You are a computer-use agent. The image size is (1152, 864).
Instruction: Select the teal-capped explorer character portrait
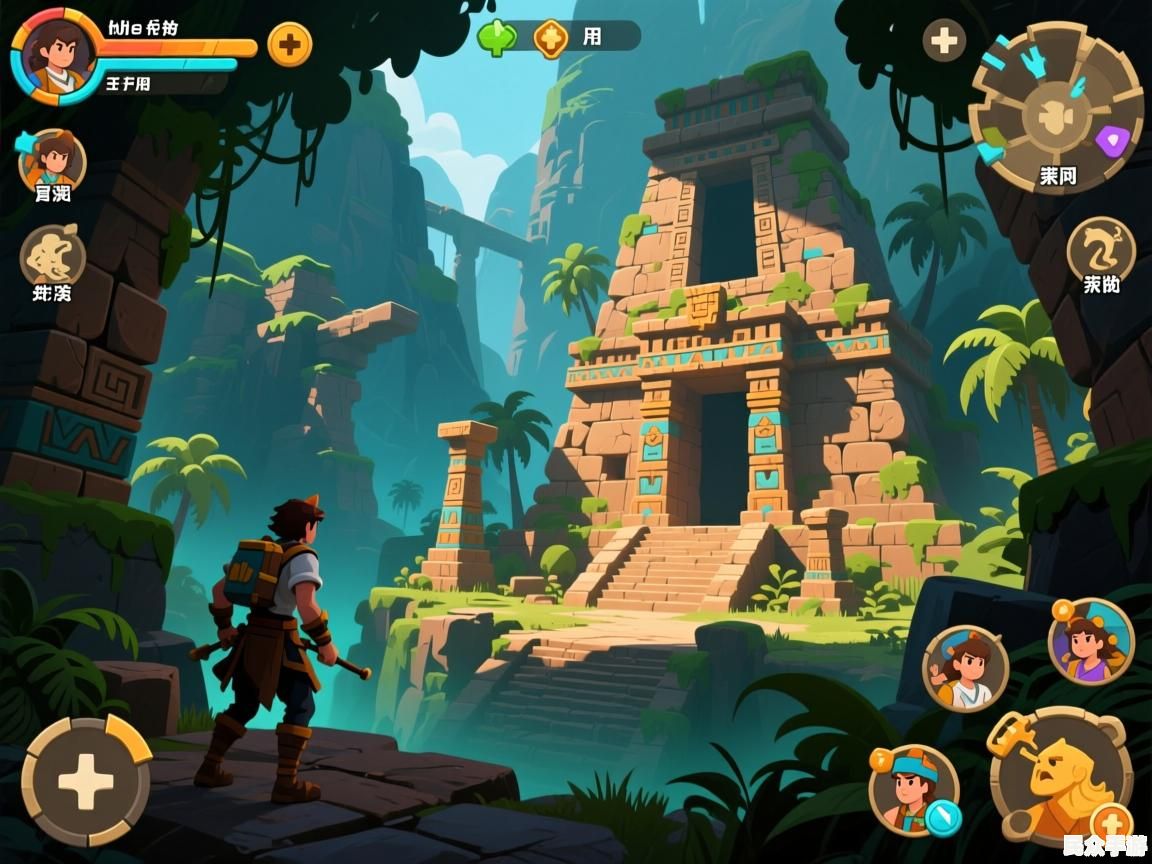912,788
